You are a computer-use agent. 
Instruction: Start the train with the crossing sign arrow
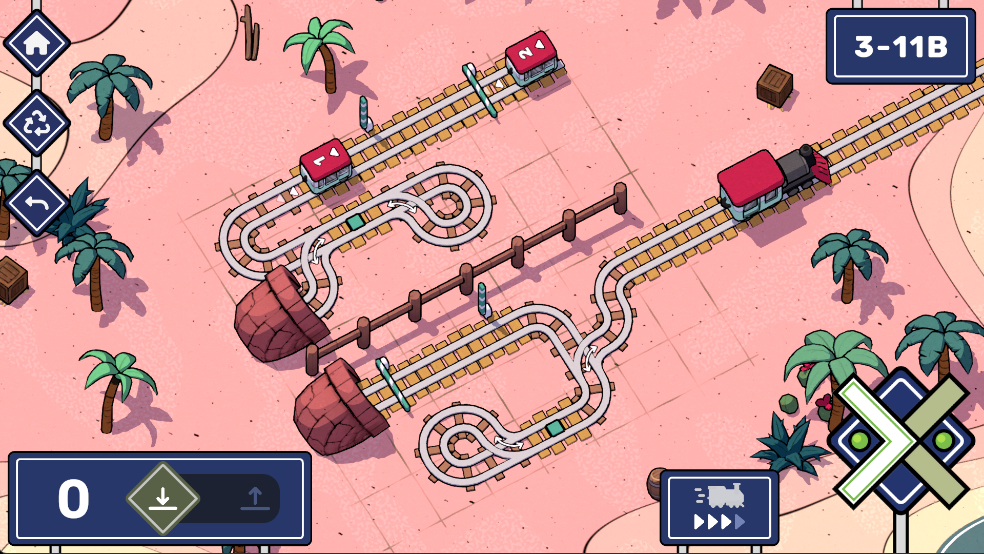[x=900, y=441]
